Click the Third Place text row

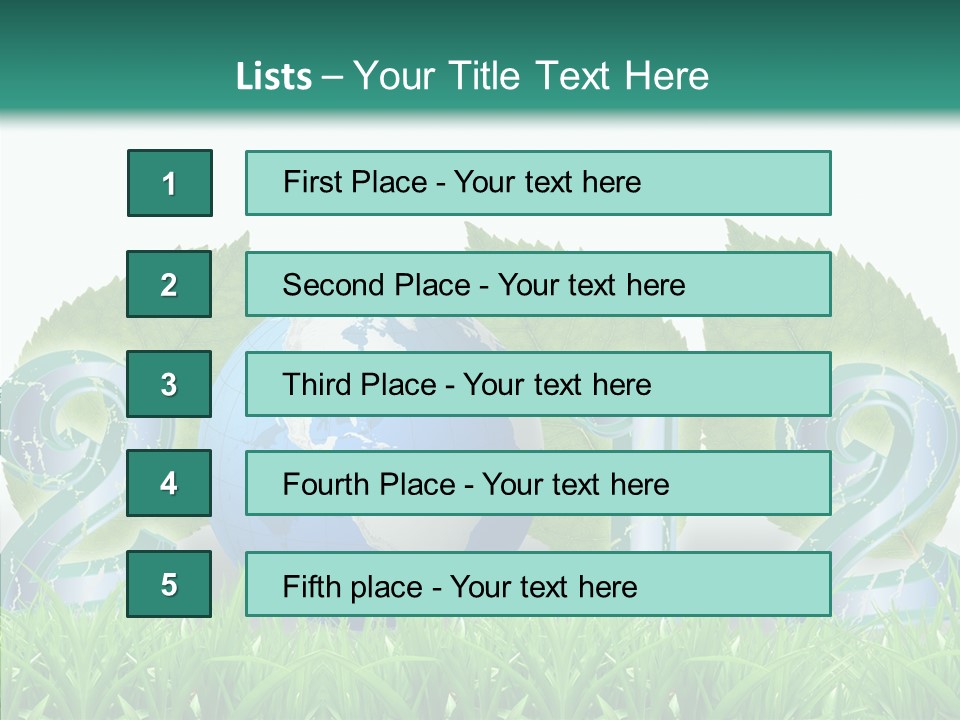(x=538, y=384)
